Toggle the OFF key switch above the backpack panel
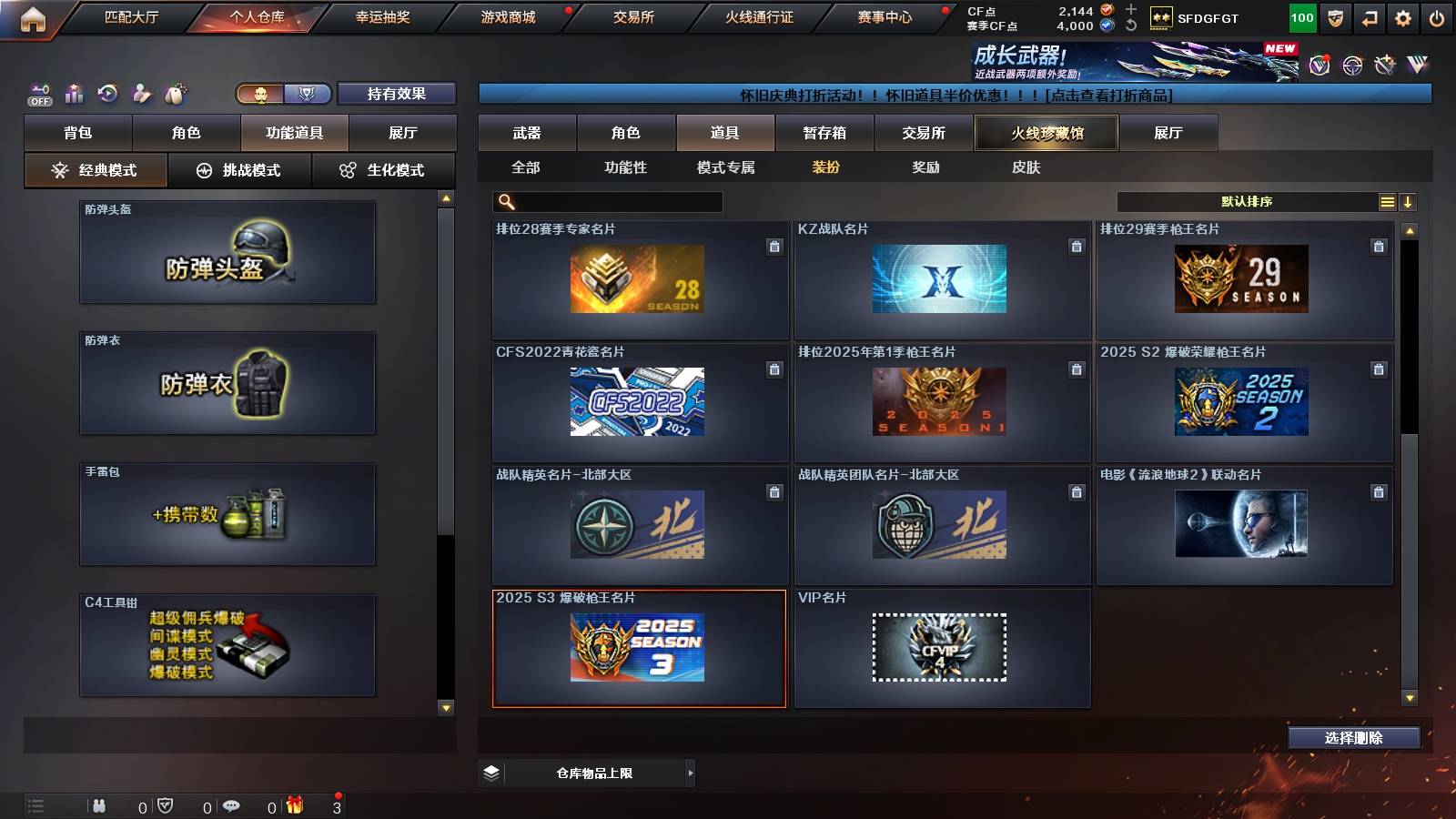The width and height of the screenshot is (1456, 819). (x=38, y=93)
